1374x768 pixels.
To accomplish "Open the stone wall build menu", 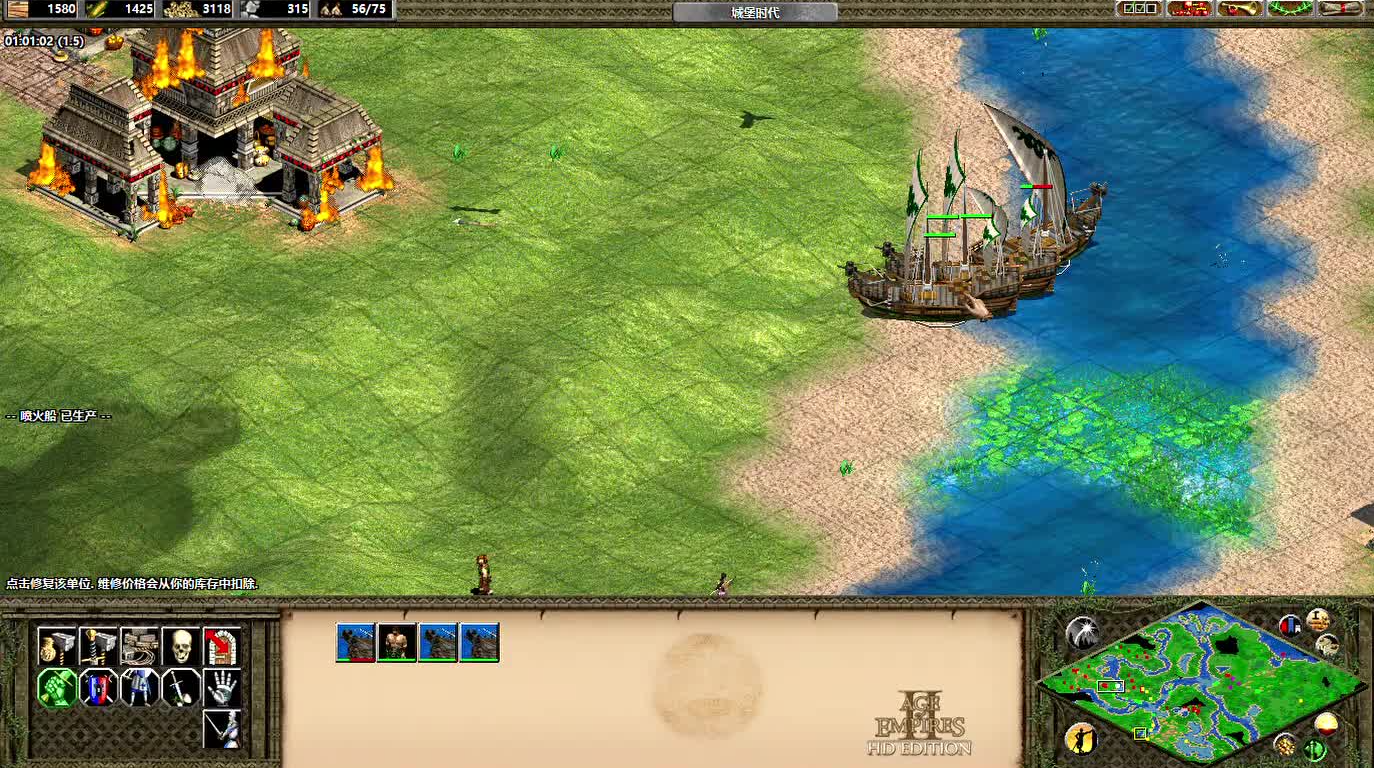I will [139, 647].
